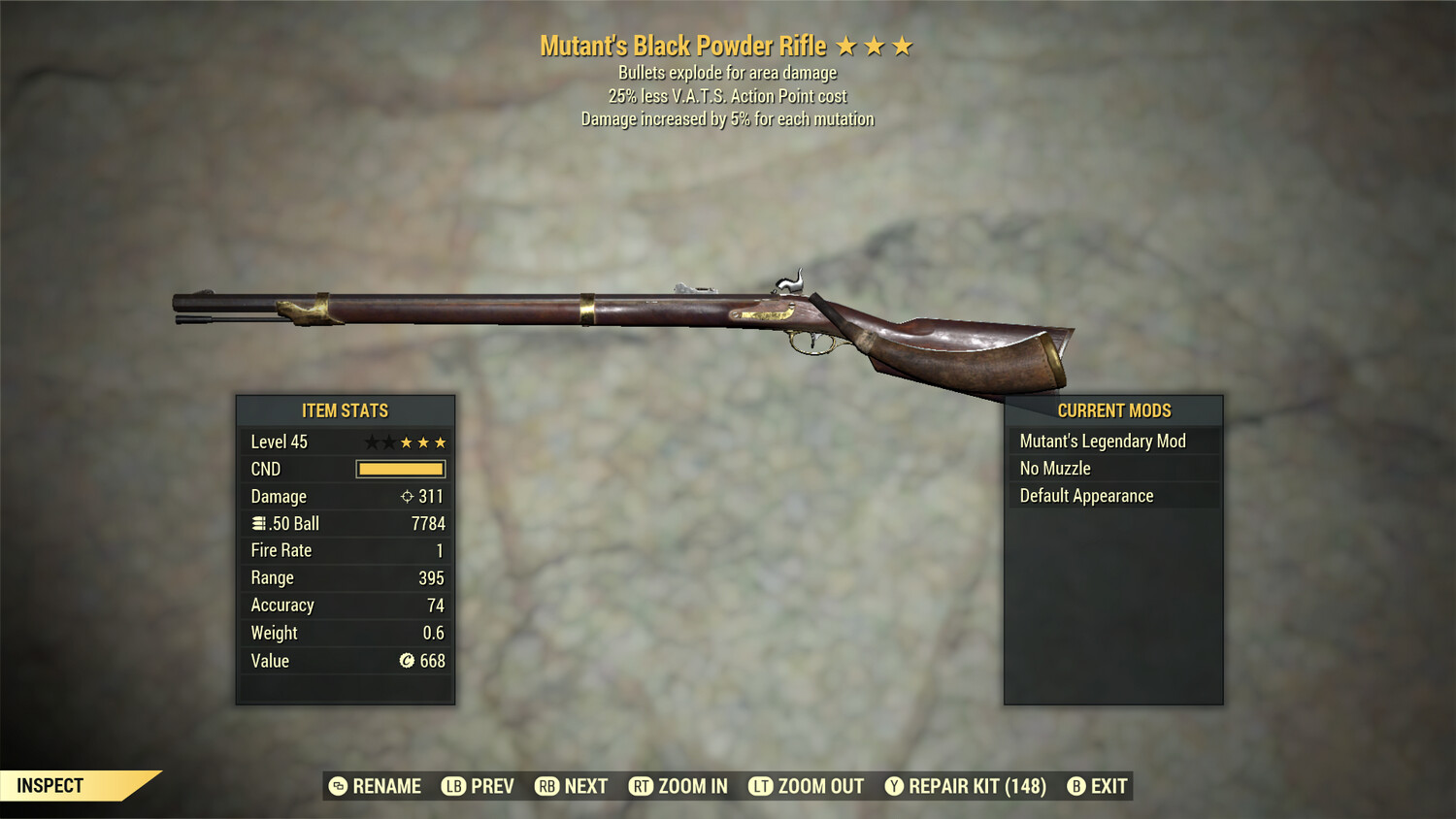Toggle the last star on the Level row
The width and height of the screenshot is (1456, 819).
(441, 442)
